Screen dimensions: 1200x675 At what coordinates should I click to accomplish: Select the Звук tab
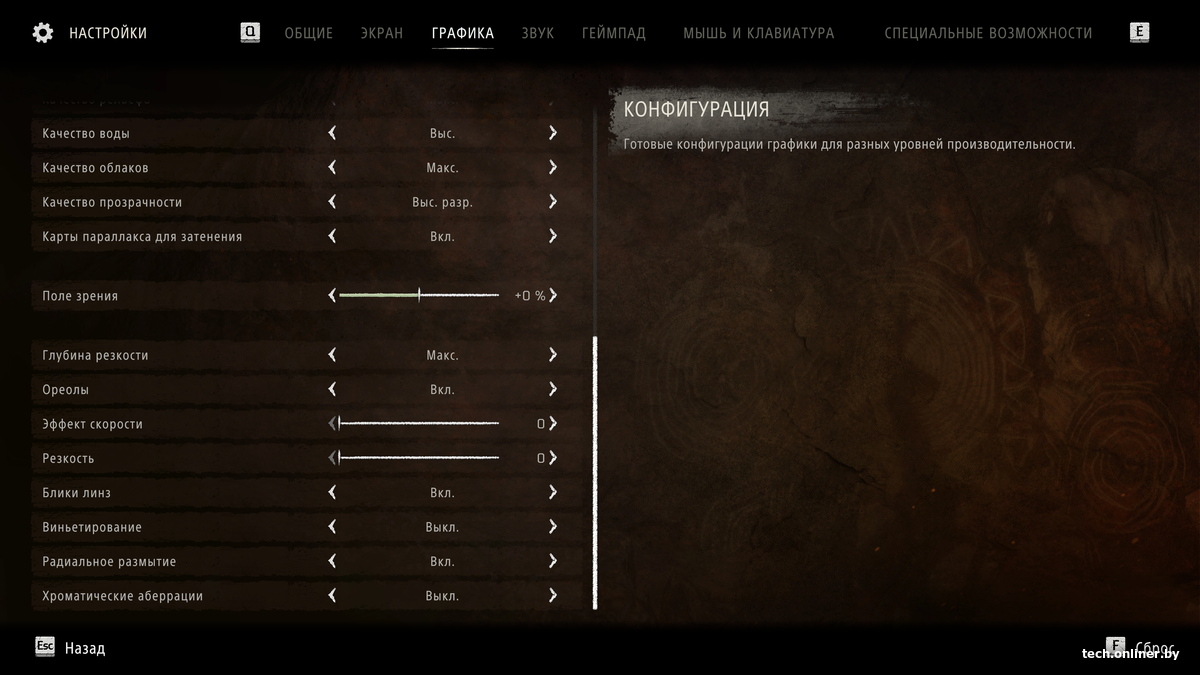537,33
